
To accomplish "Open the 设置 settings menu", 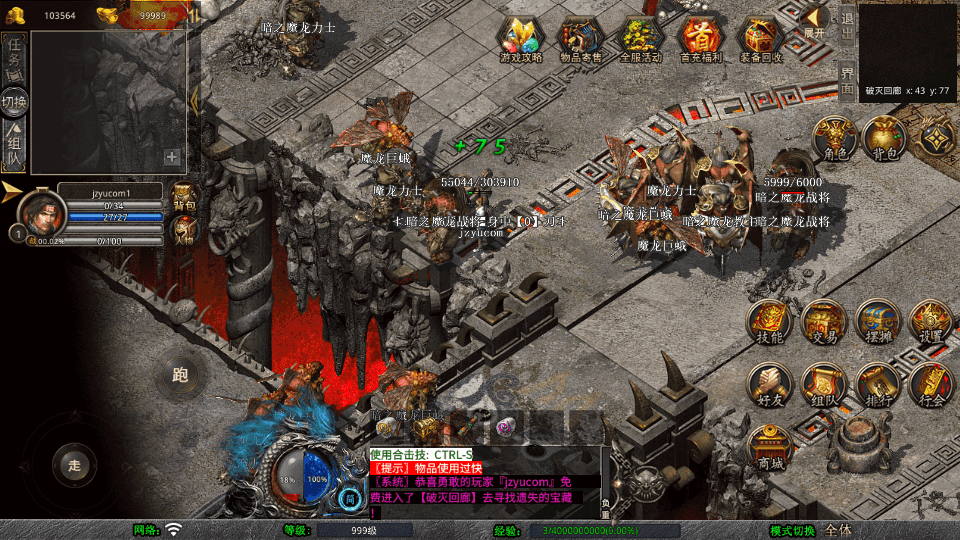I will pyautogui.click(x=931, y=322).
